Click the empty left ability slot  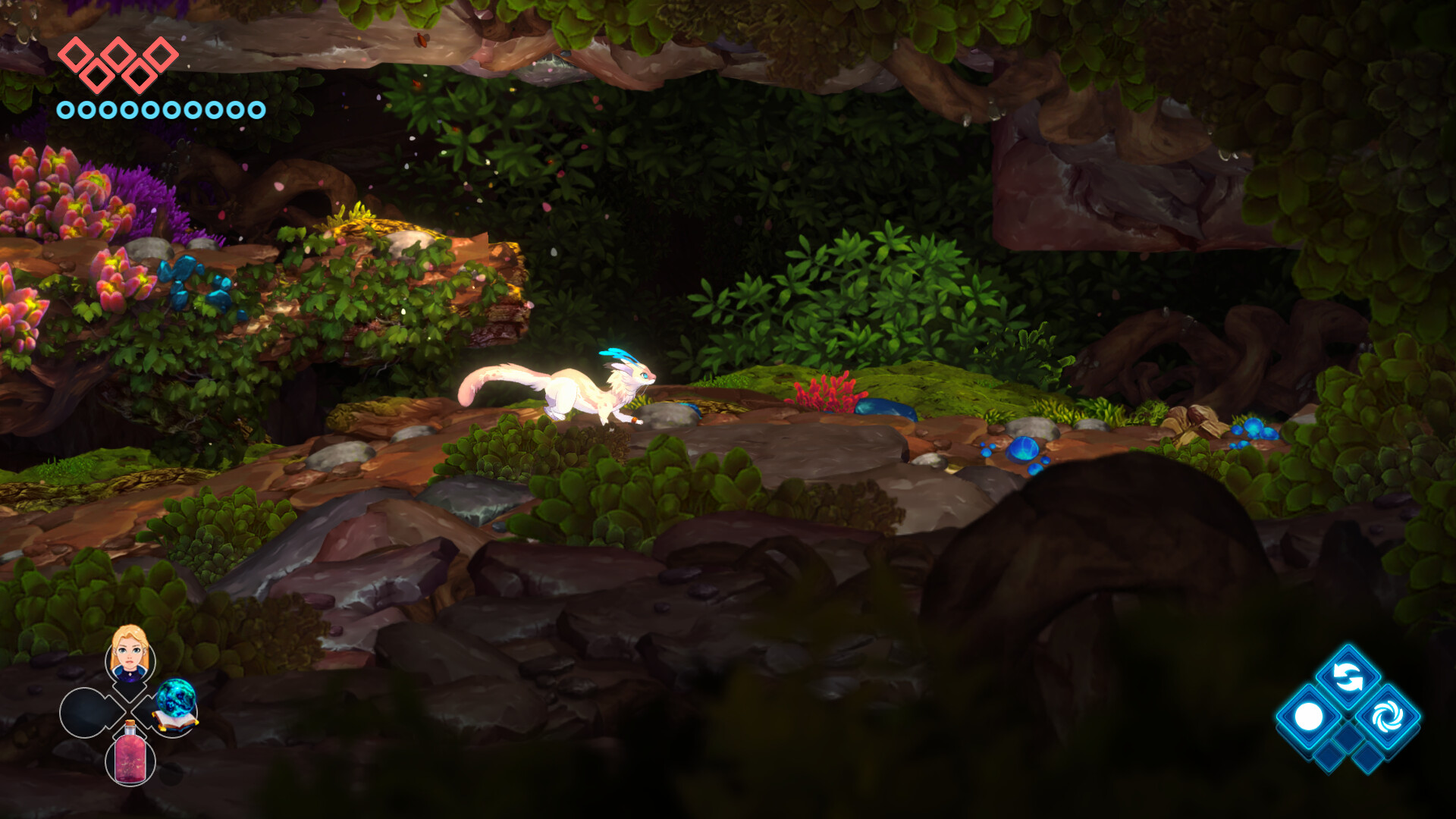coord(83,713)
